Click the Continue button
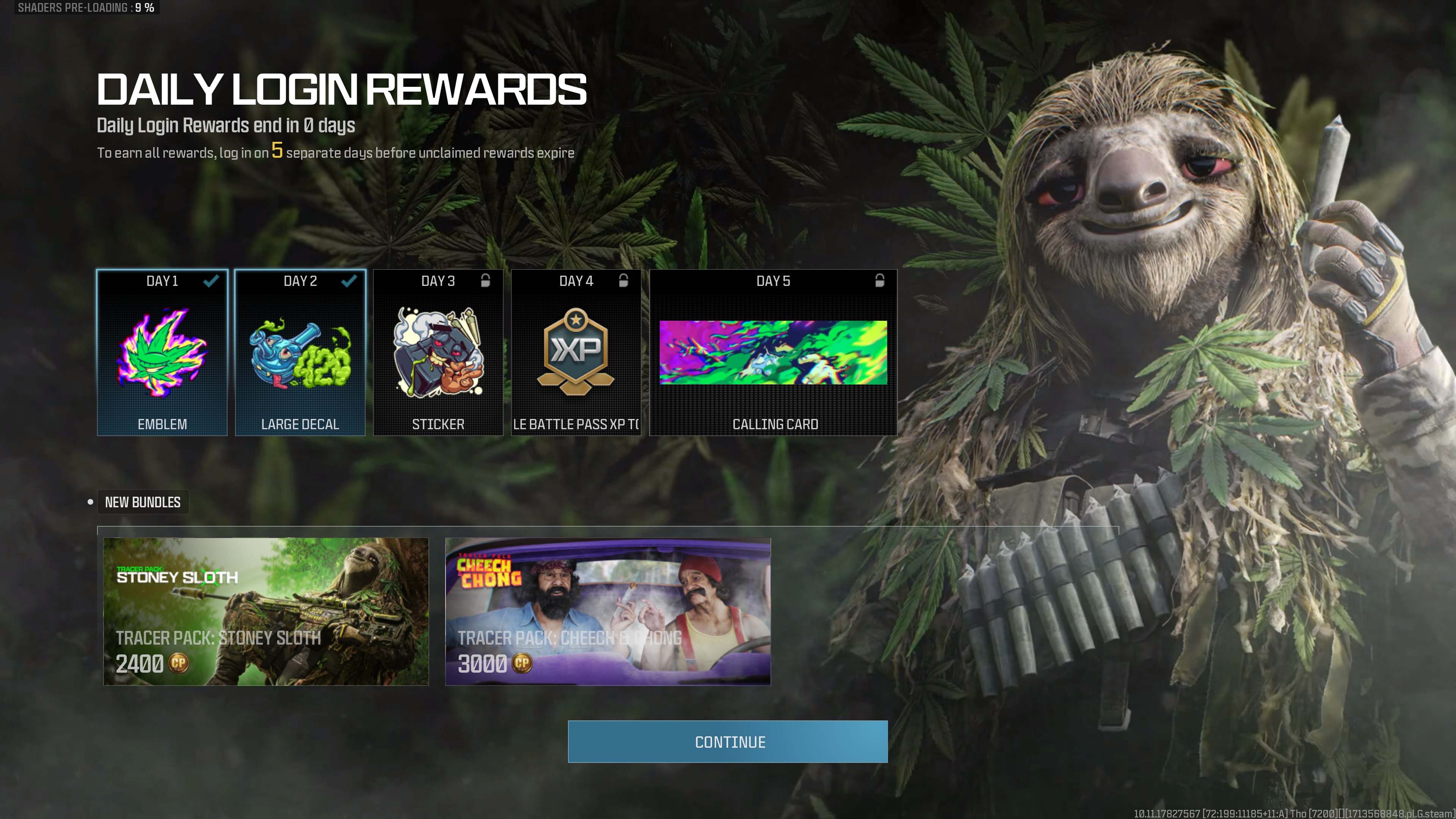This screenshot has width=1456, height=819. coord(728,742)
